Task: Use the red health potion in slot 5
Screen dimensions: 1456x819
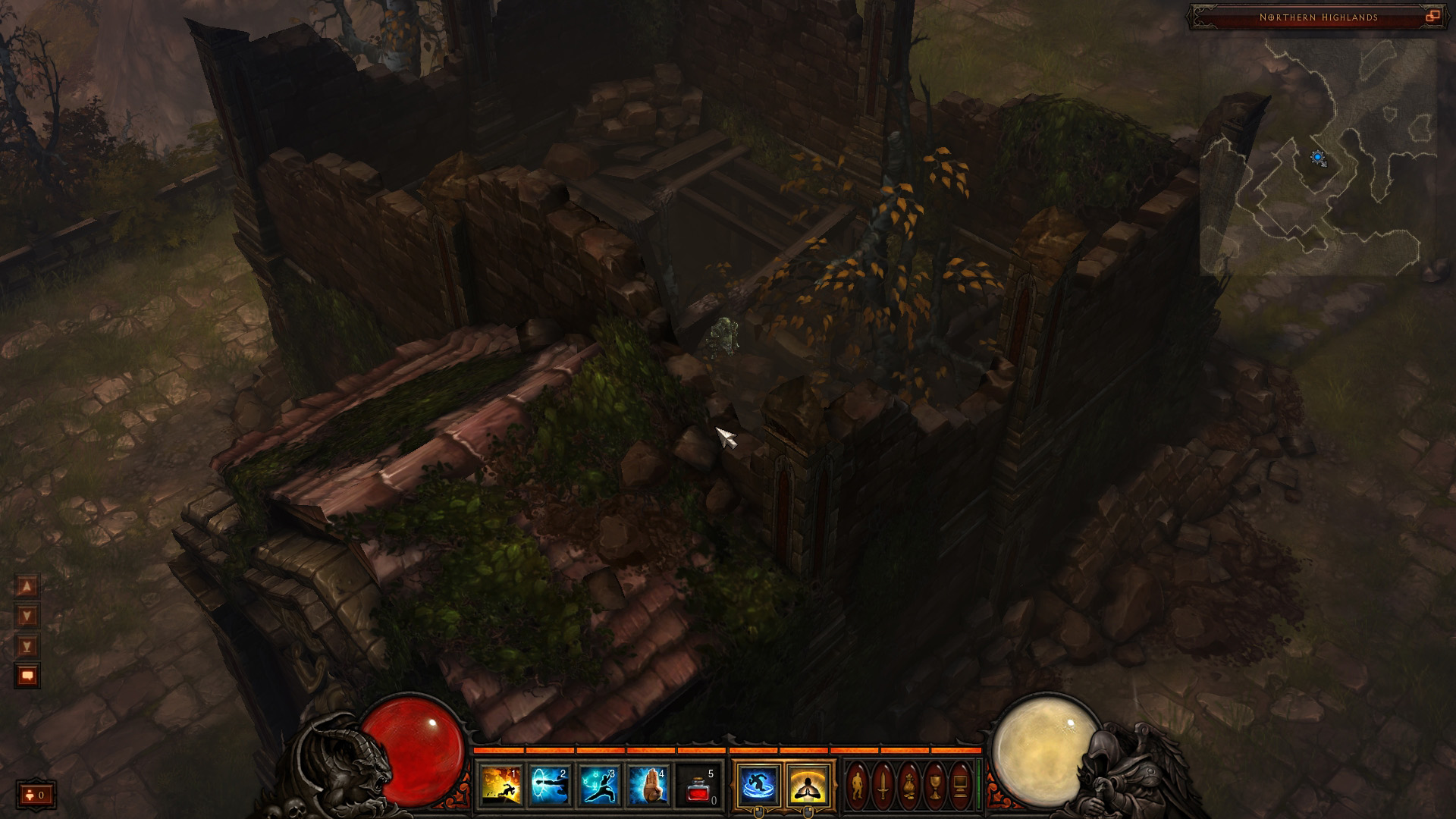Action: coord(698,785)
